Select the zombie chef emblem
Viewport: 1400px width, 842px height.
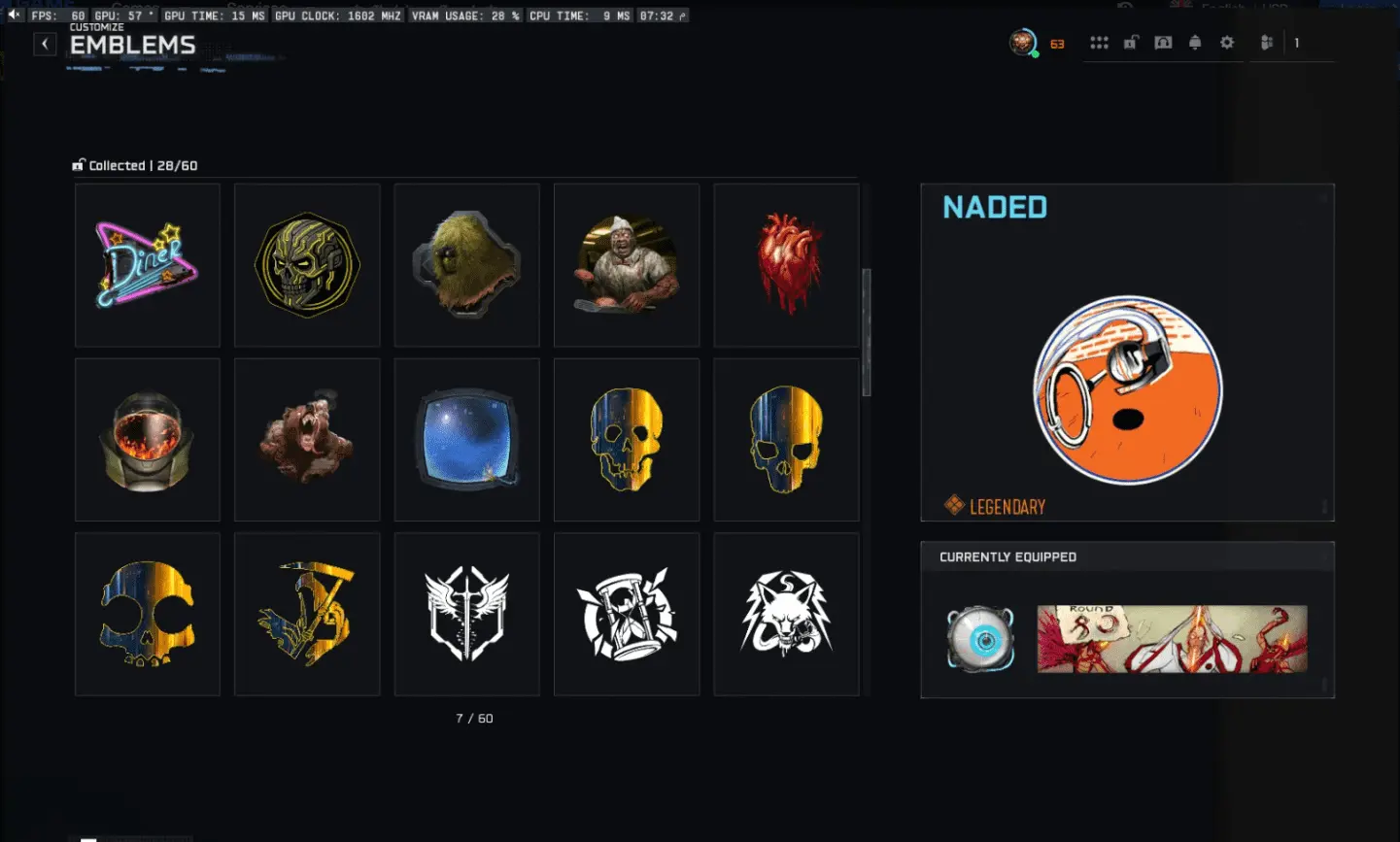coord(626,264)
